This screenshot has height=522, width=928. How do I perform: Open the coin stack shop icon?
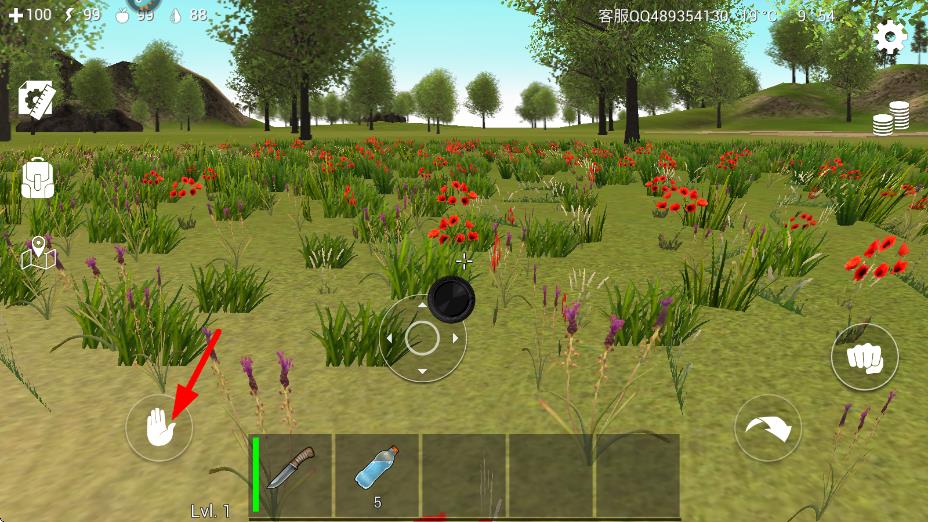tap(891, 118)
